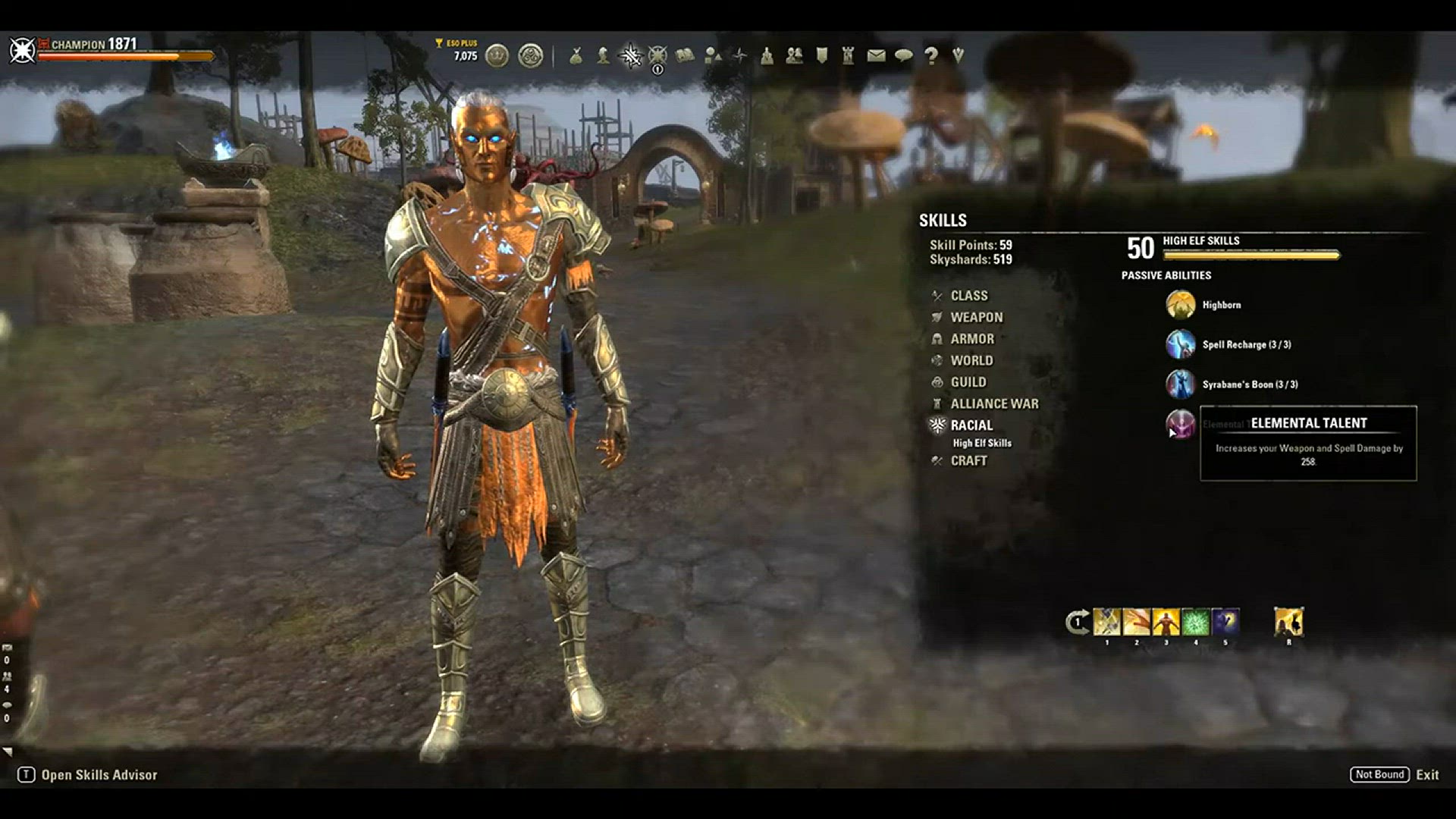Select the ultimate ability slot labeled R
Image resolution: width=1456 pixels, height=819 pixels.
[x=1288, y=623]
